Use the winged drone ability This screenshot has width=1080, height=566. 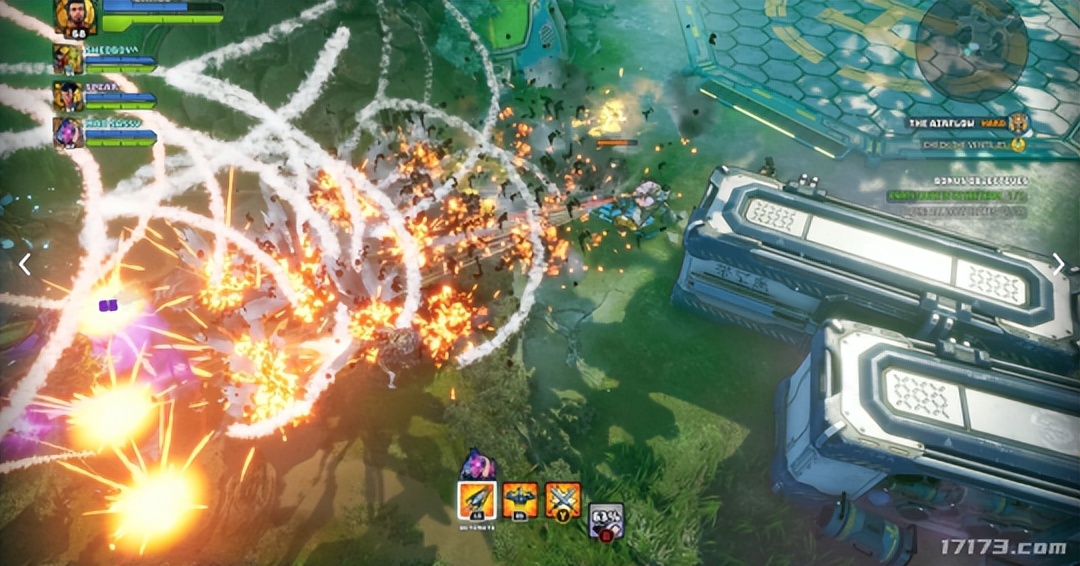click(520, 499)
